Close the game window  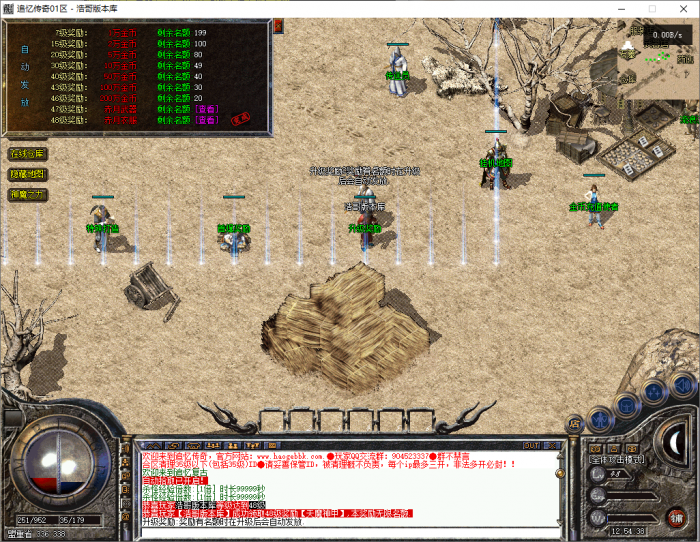pos(682,9)
